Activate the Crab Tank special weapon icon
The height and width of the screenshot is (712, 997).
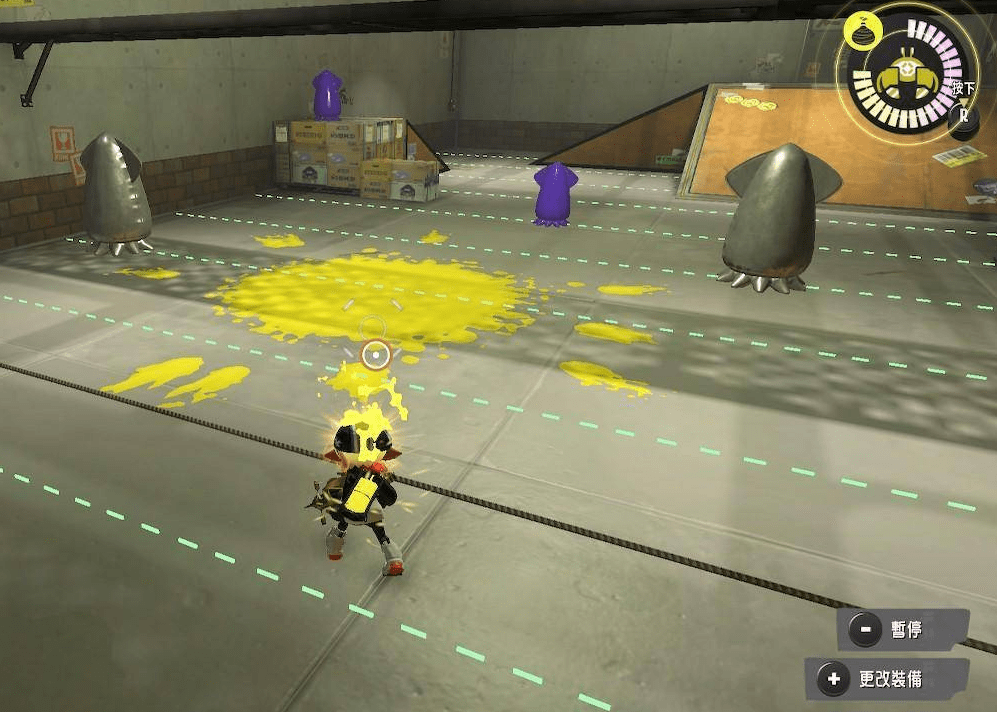tap(907, 76)
